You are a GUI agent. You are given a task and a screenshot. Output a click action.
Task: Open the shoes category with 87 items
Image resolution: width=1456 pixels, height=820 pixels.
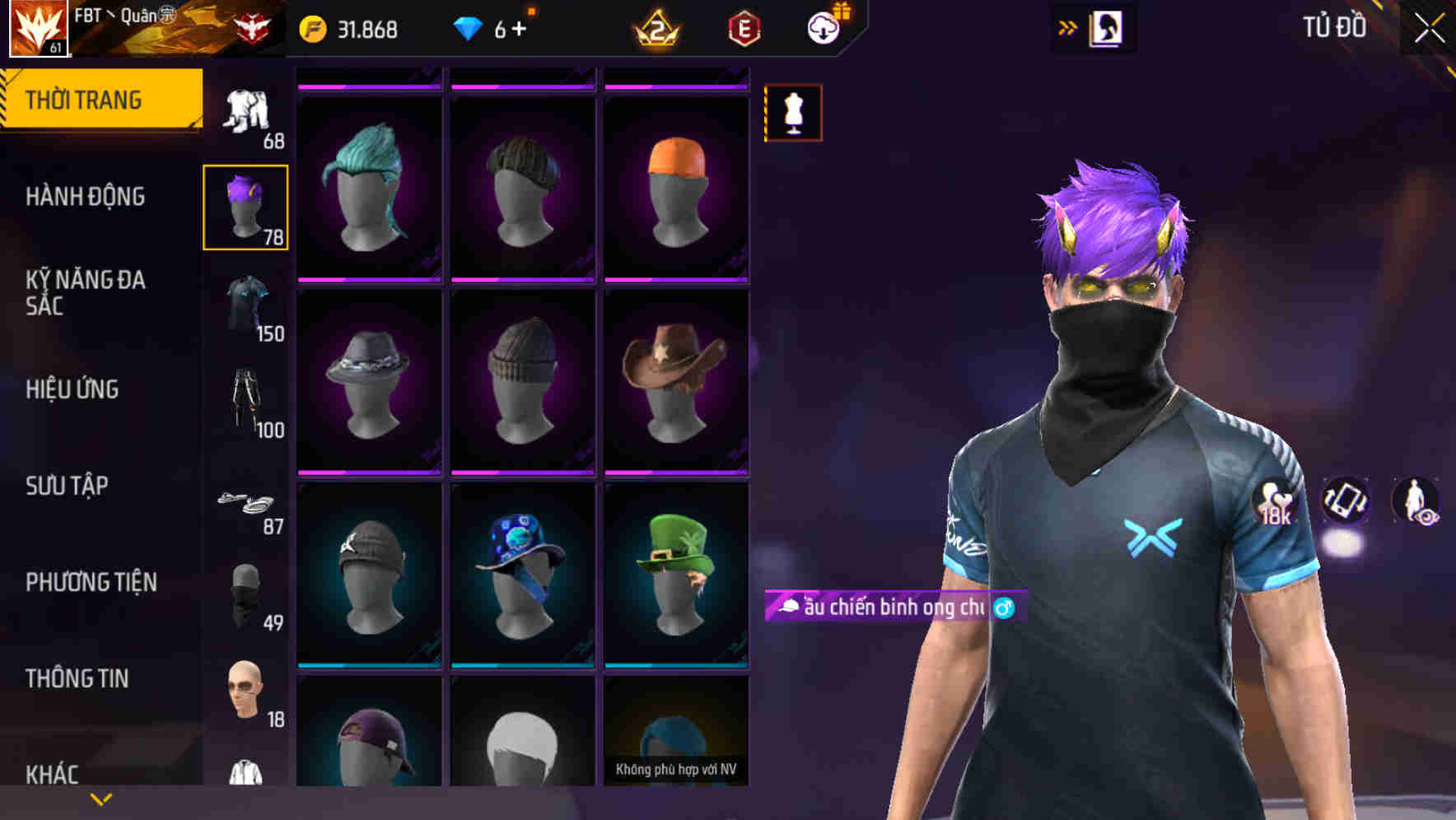[x=245, y=502]
